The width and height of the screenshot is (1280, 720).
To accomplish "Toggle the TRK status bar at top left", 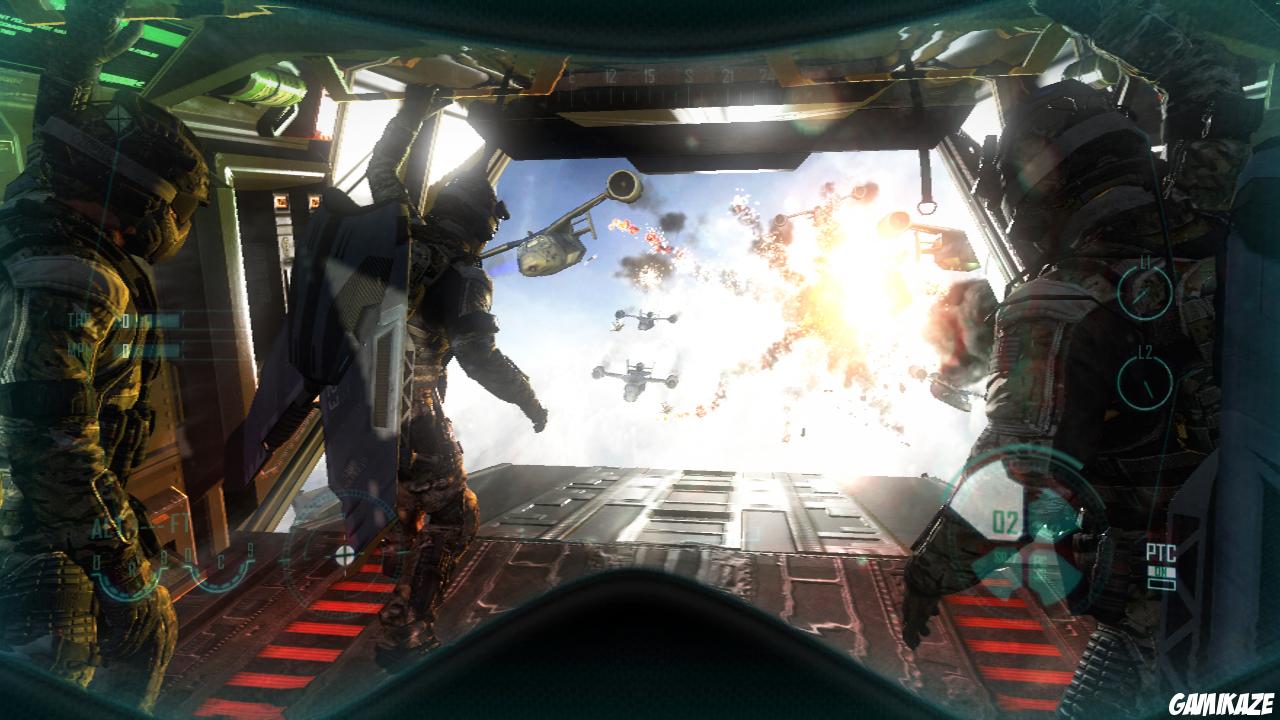I will point(78,320).
